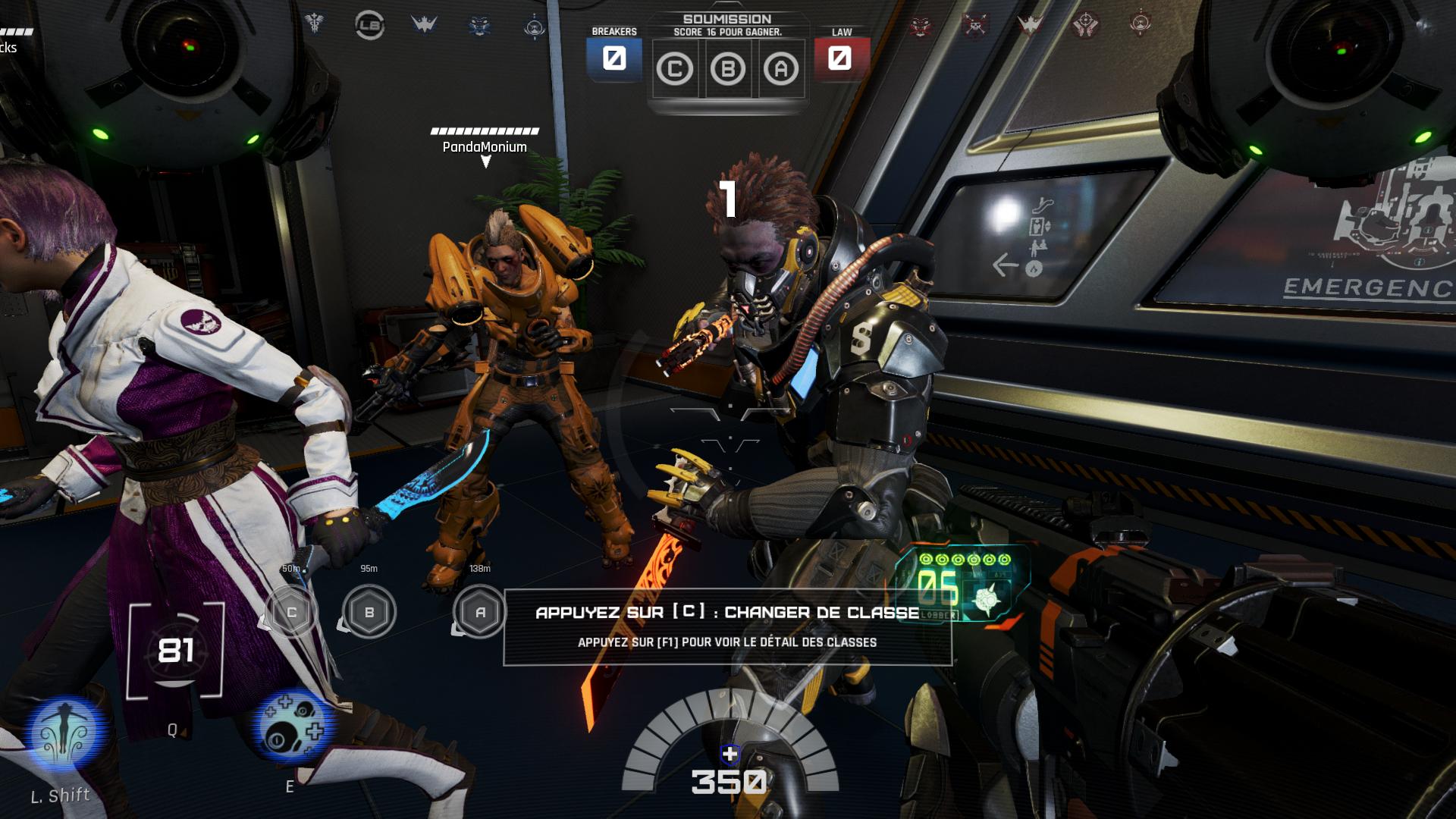Select capture point B in the top scoreboard
The height and width of the screenshot is (819, 1456).
point(727,70)
